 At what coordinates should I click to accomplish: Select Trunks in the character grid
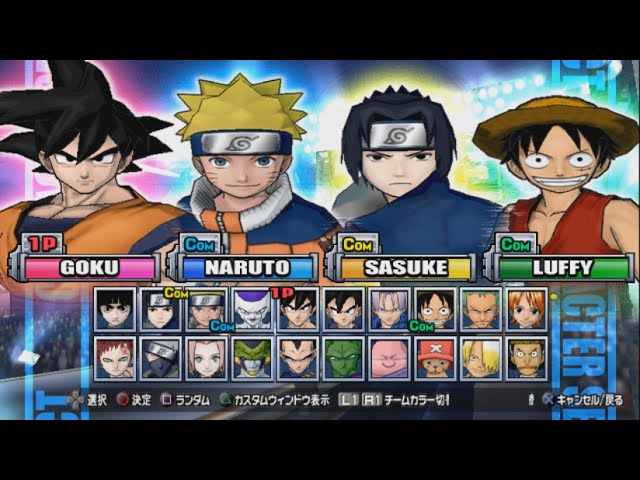click(x=389, y=309)
